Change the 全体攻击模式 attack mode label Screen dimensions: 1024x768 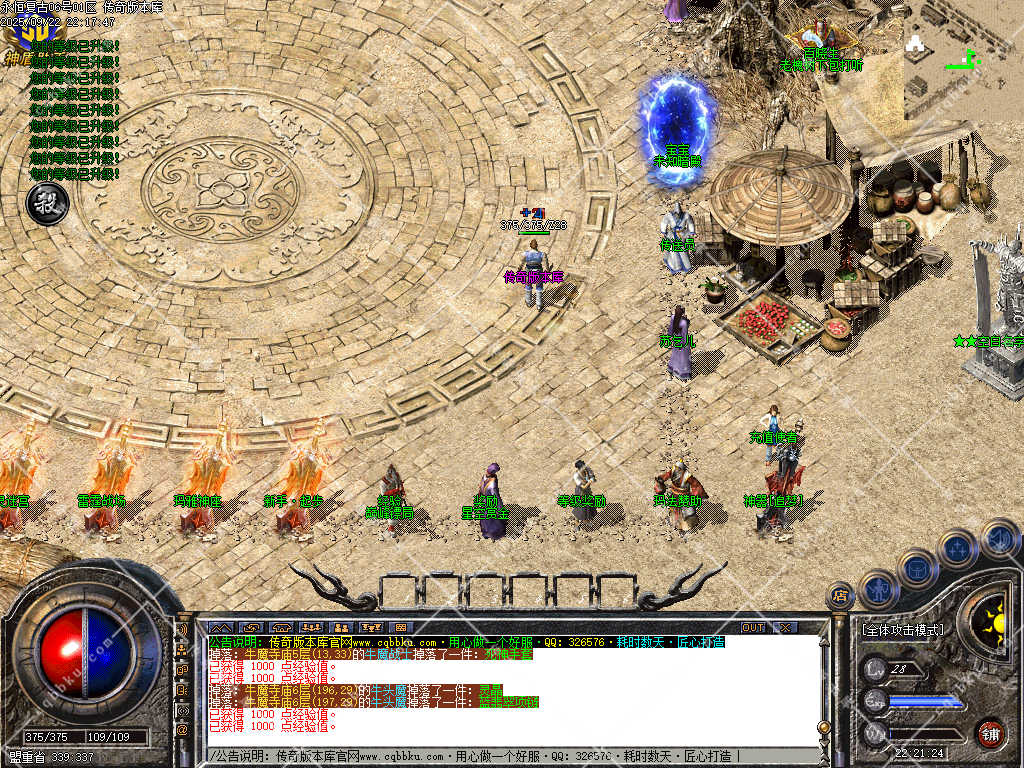pos(902,630)
